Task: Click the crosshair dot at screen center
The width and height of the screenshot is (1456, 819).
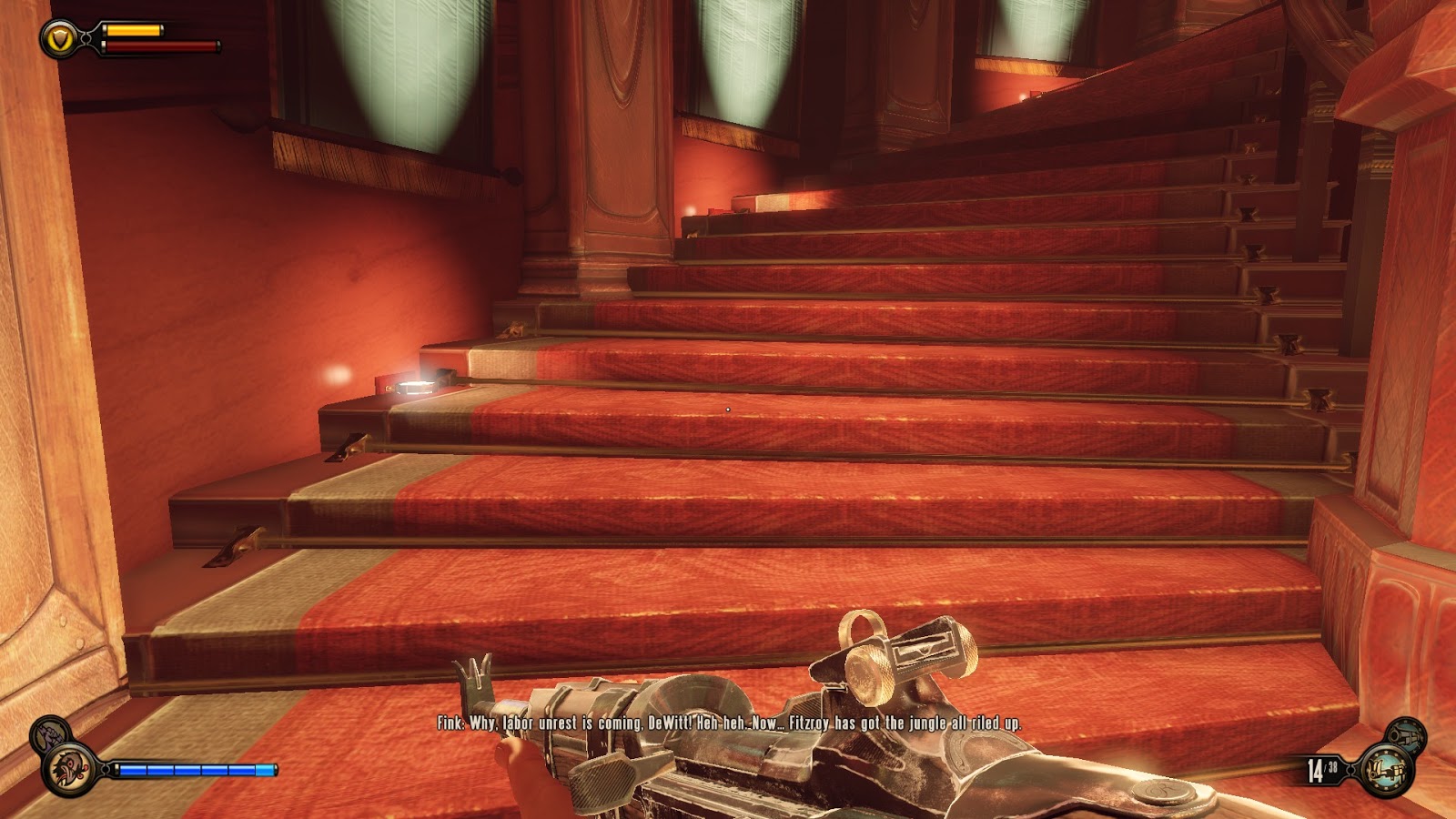Action: pyautogui.click(x=728, y=409)
